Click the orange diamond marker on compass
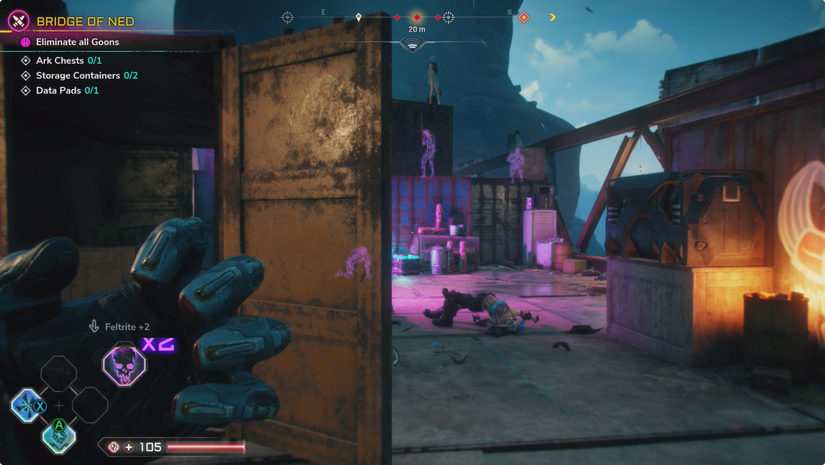Image resolution: width=825 pixels, height=465 pixels. point(523,17)
